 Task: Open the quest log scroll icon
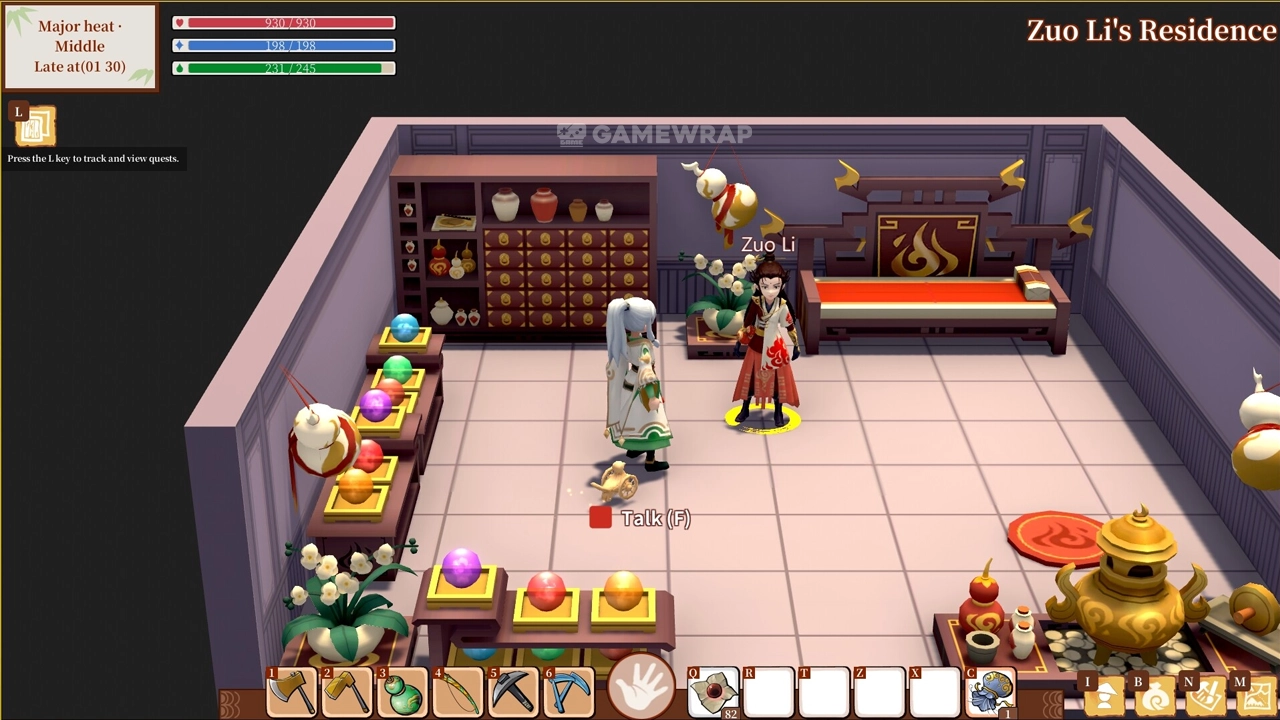36,126
